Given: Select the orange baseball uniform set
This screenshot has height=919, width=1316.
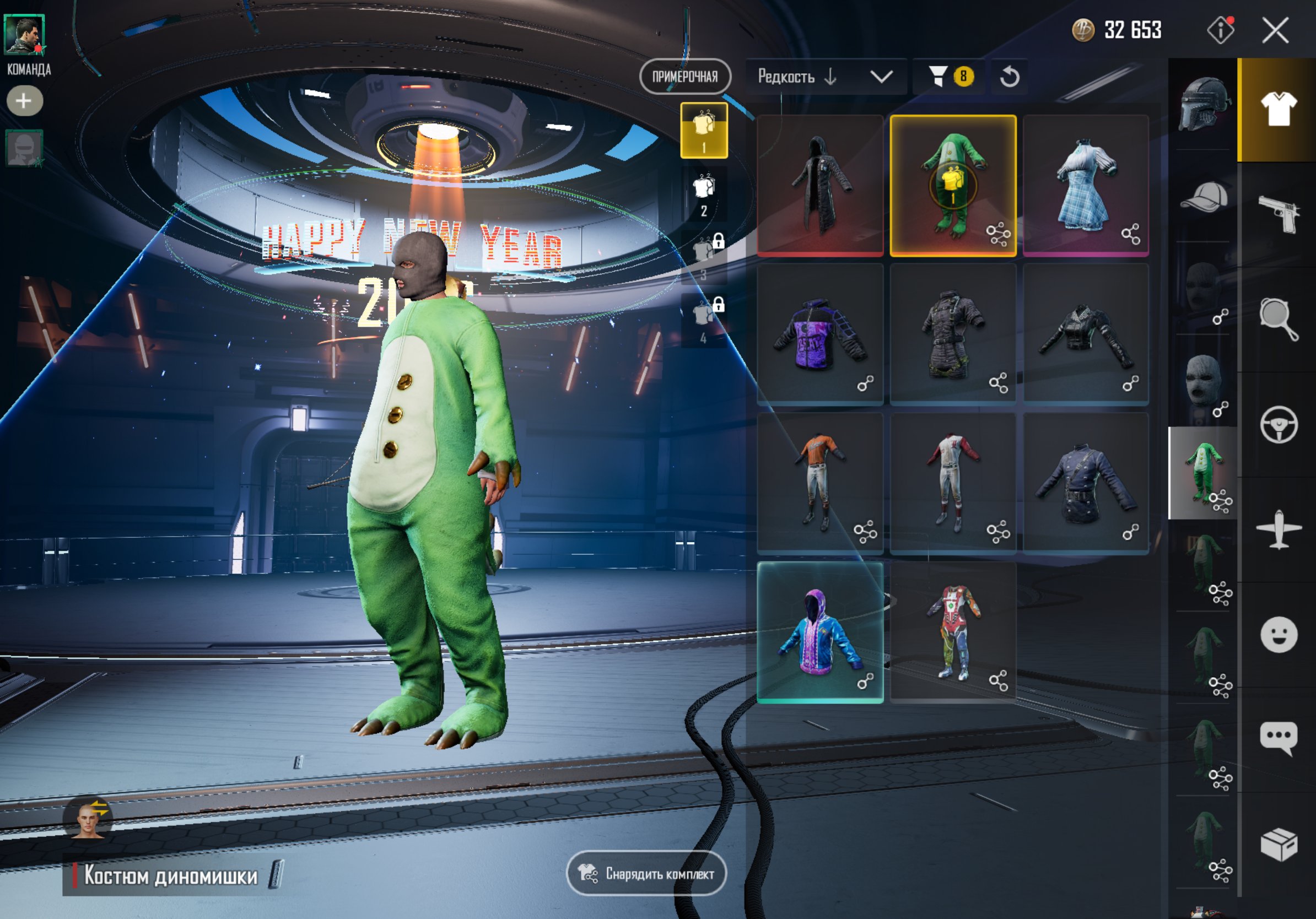Looking at the screenshot, I should (820, 483).
